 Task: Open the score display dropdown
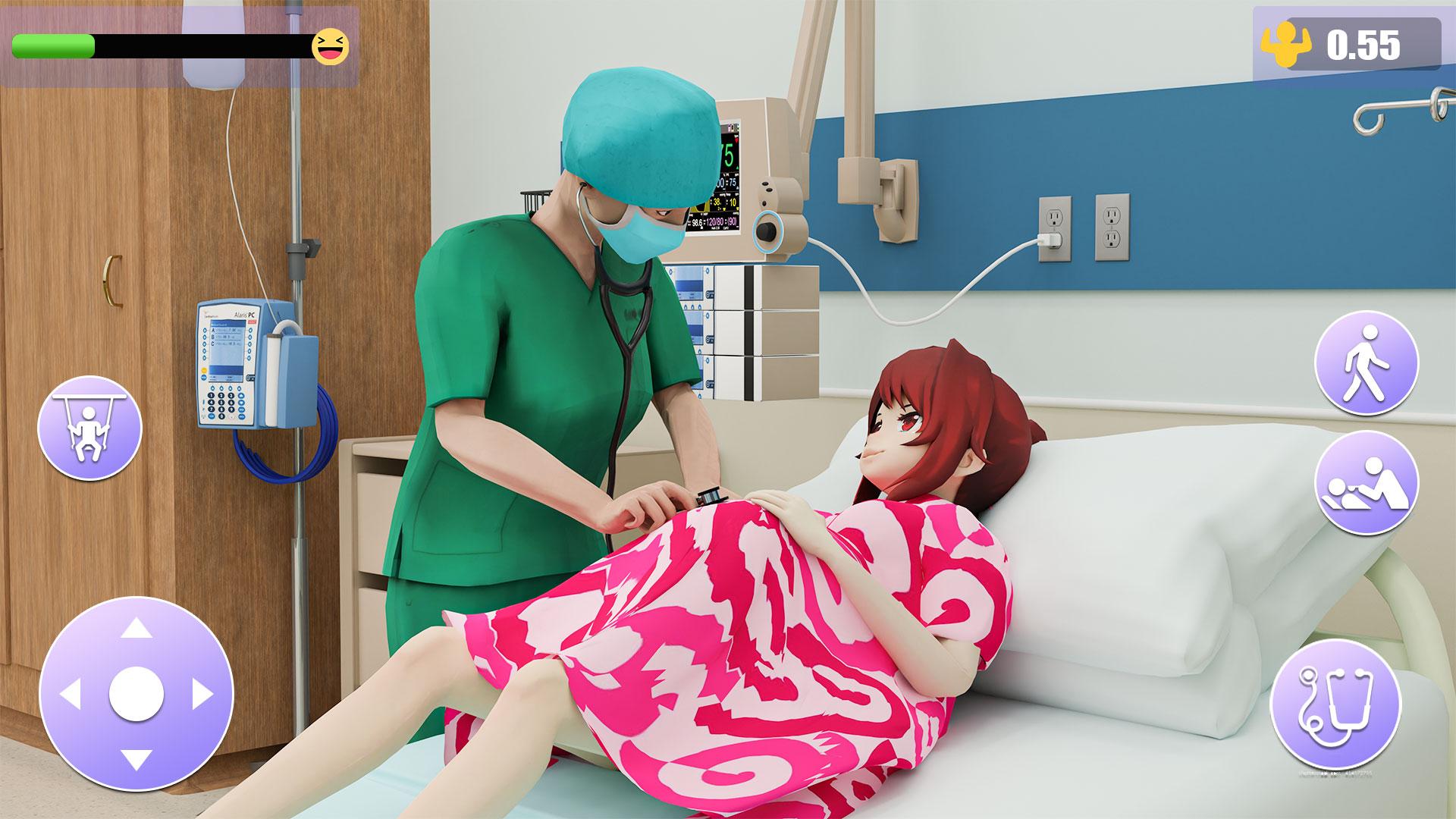(1365, 43)
